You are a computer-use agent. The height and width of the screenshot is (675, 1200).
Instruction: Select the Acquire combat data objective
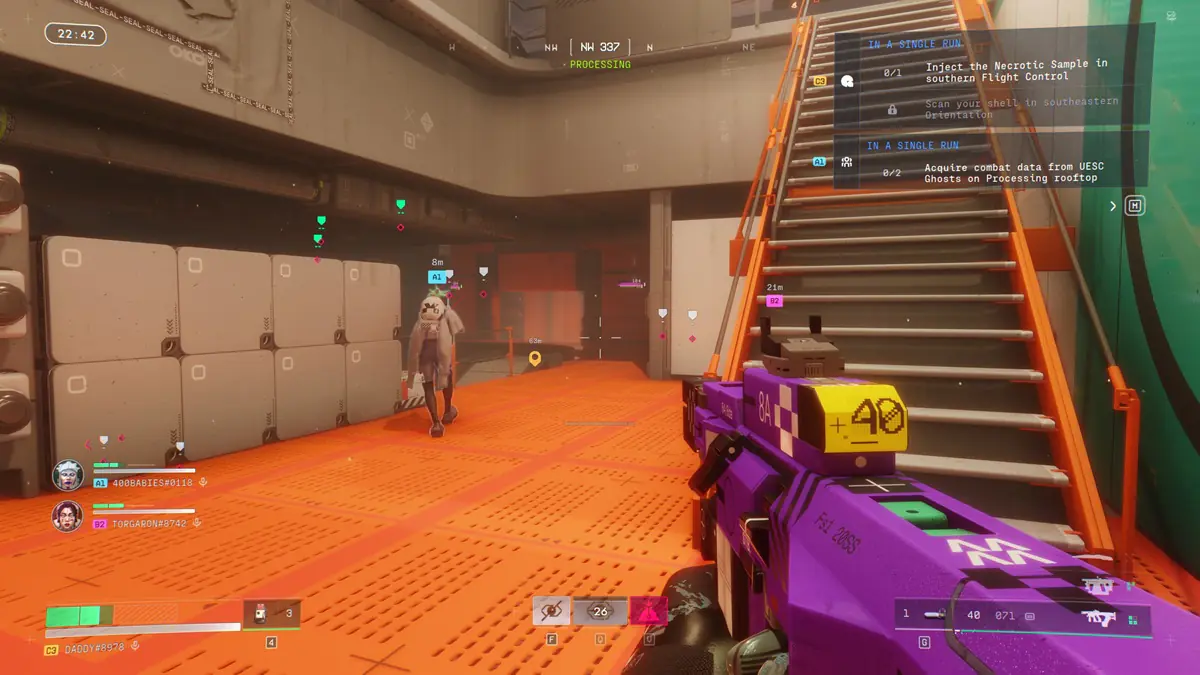click(x=1010, y=173)
